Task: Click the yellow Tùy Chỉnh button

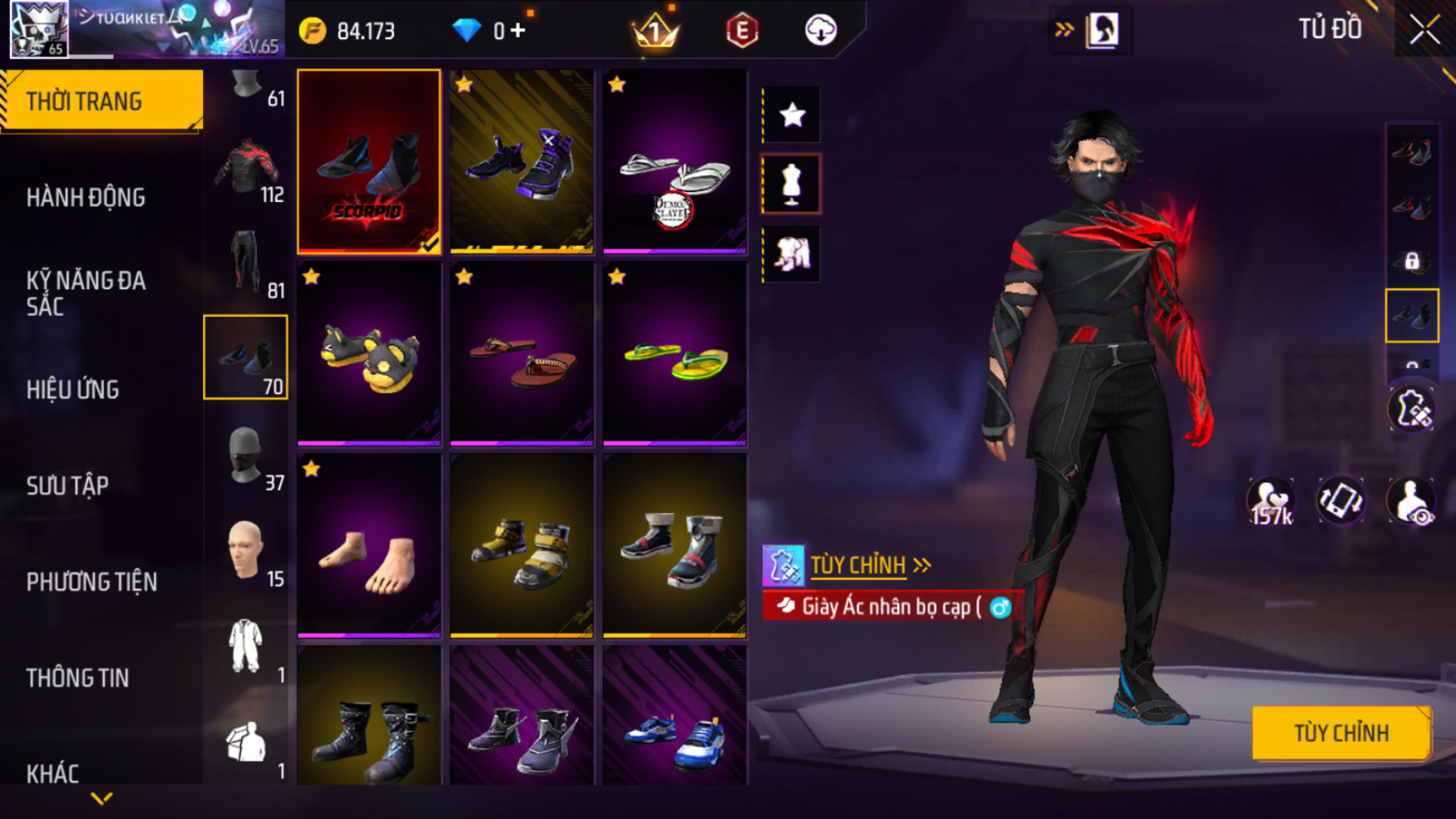Action: (1340, 733)
